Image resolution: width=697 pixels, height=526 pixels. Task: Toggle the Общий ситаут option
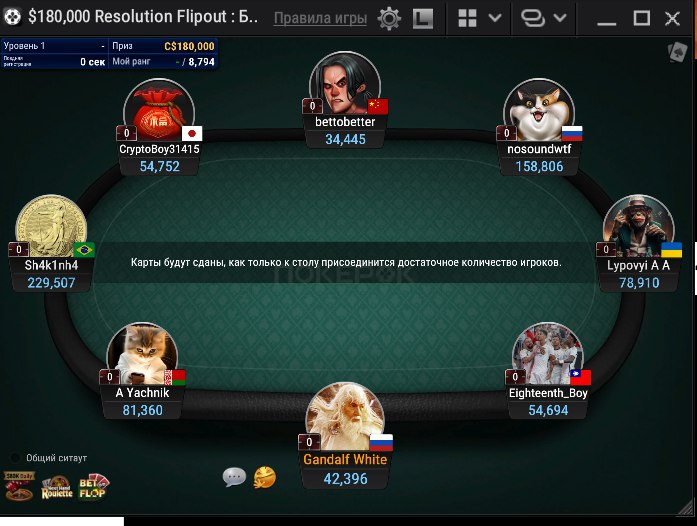[x=15, y=458]
